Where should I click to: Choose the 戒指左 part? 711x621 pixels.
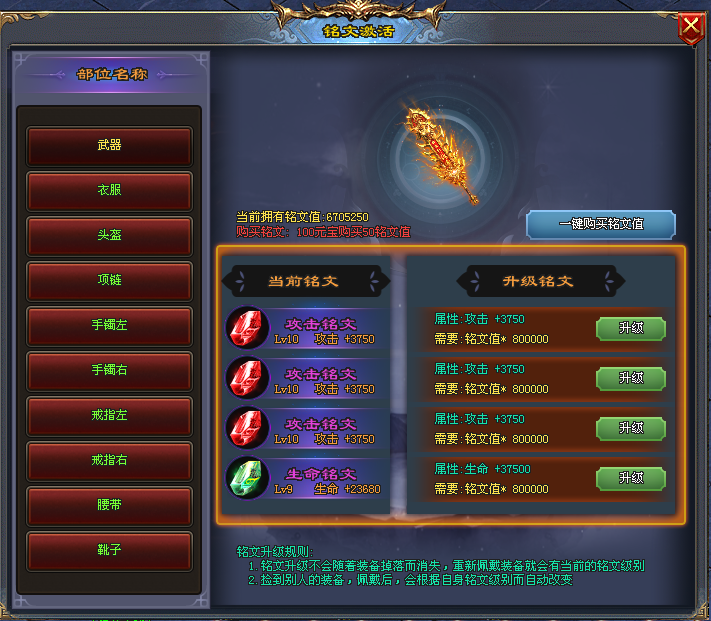click(x=110, y=415)
